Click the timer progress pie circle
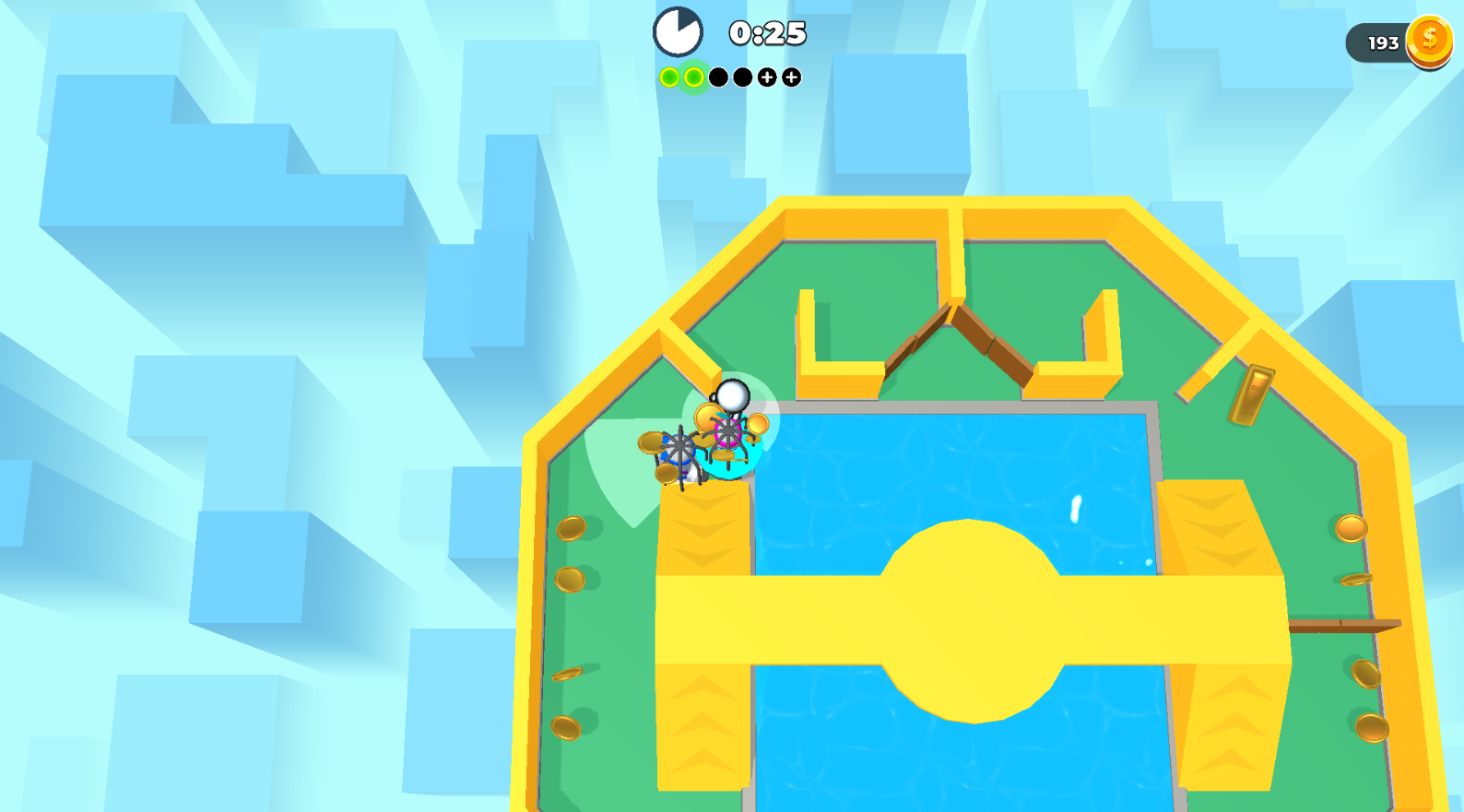The height and width of the screenshot is (812, 1464). [x=679, y=30]
